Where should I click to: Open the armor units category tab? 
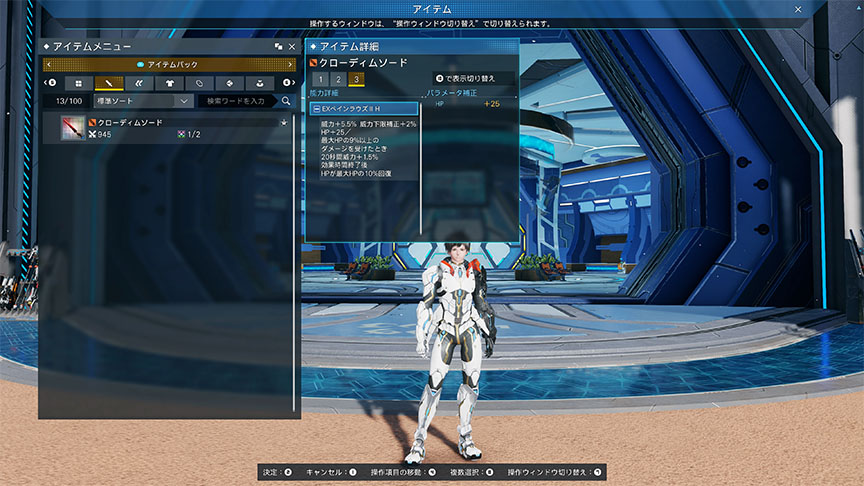139,83
